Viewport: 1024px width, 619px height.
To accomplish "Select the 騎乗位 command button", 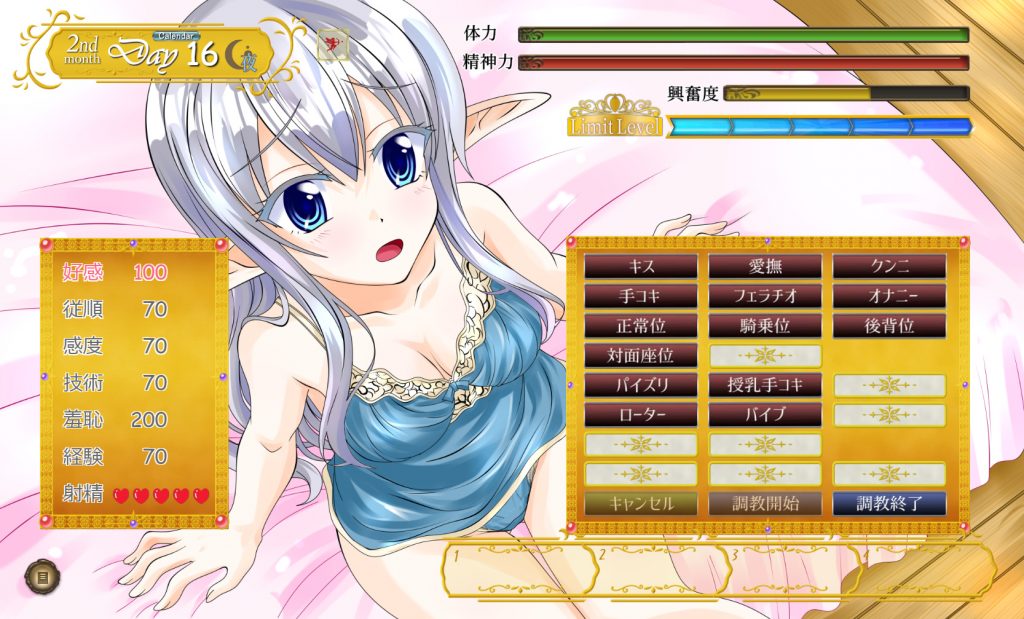I will 765,325.
